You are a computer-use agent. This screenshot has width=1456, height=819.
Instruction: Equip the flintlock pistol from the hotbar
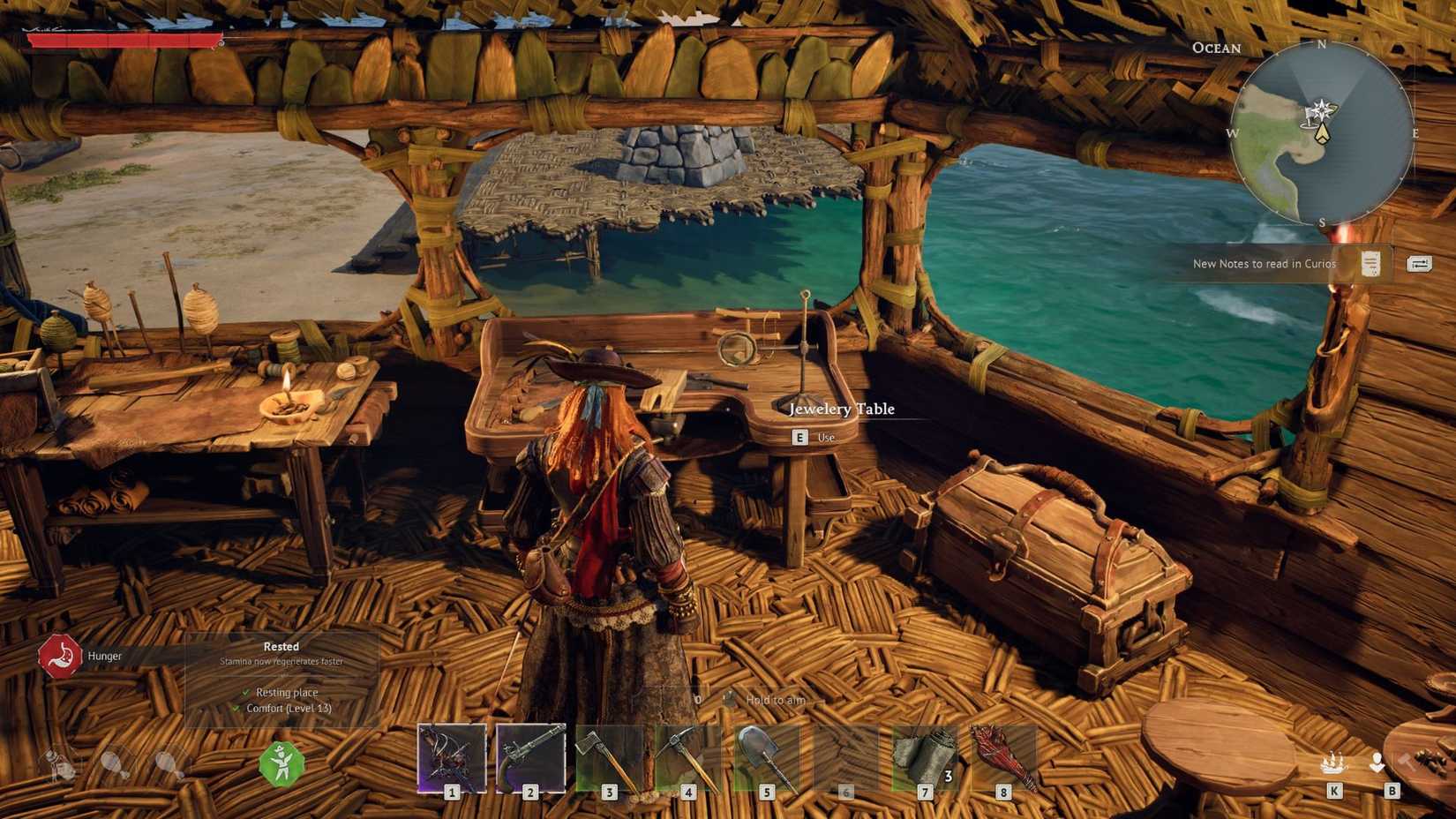(530, 757)
